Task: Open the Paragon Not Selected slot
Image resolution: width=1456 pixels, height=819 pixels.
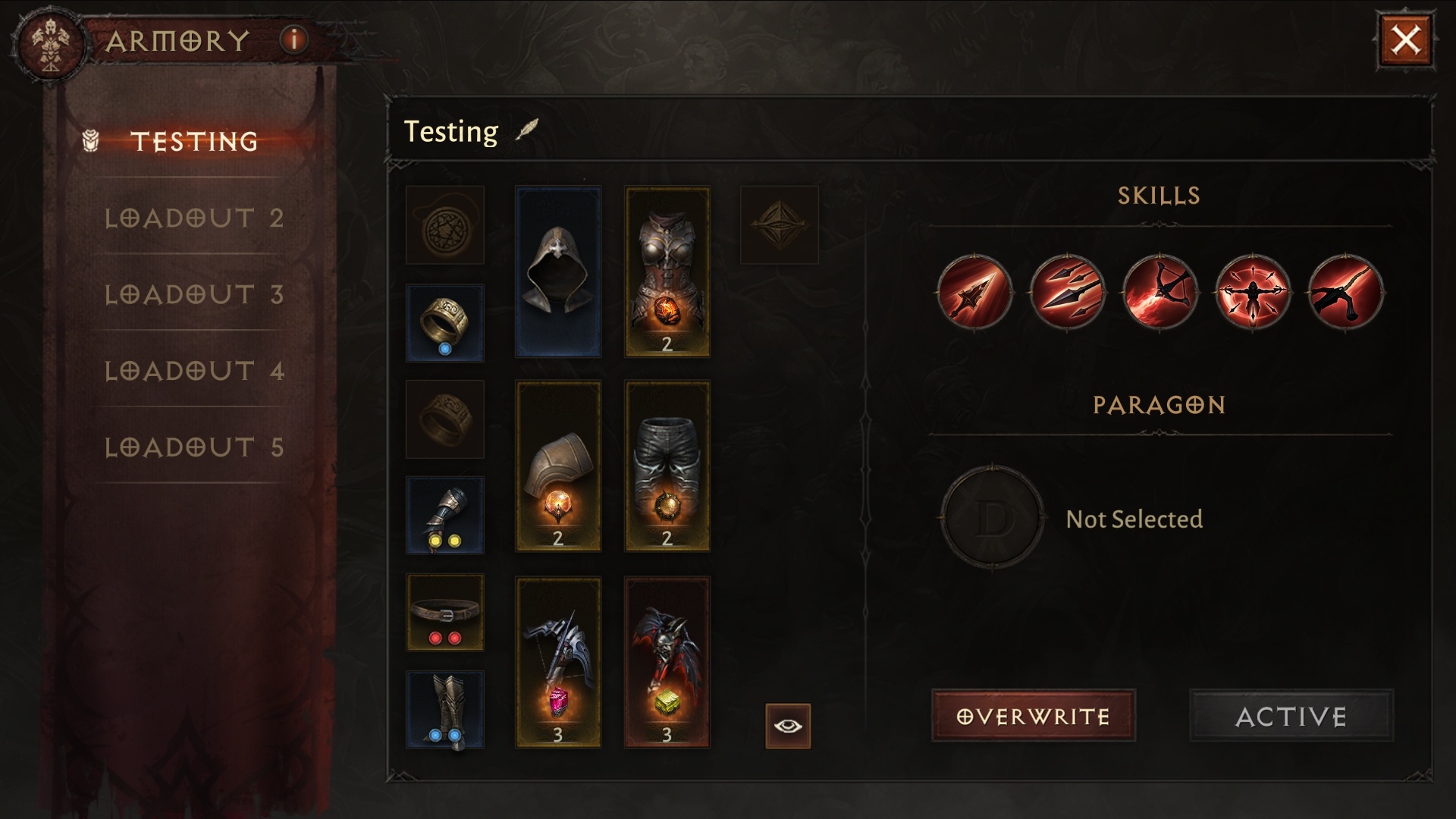Action: coord(992,518)
